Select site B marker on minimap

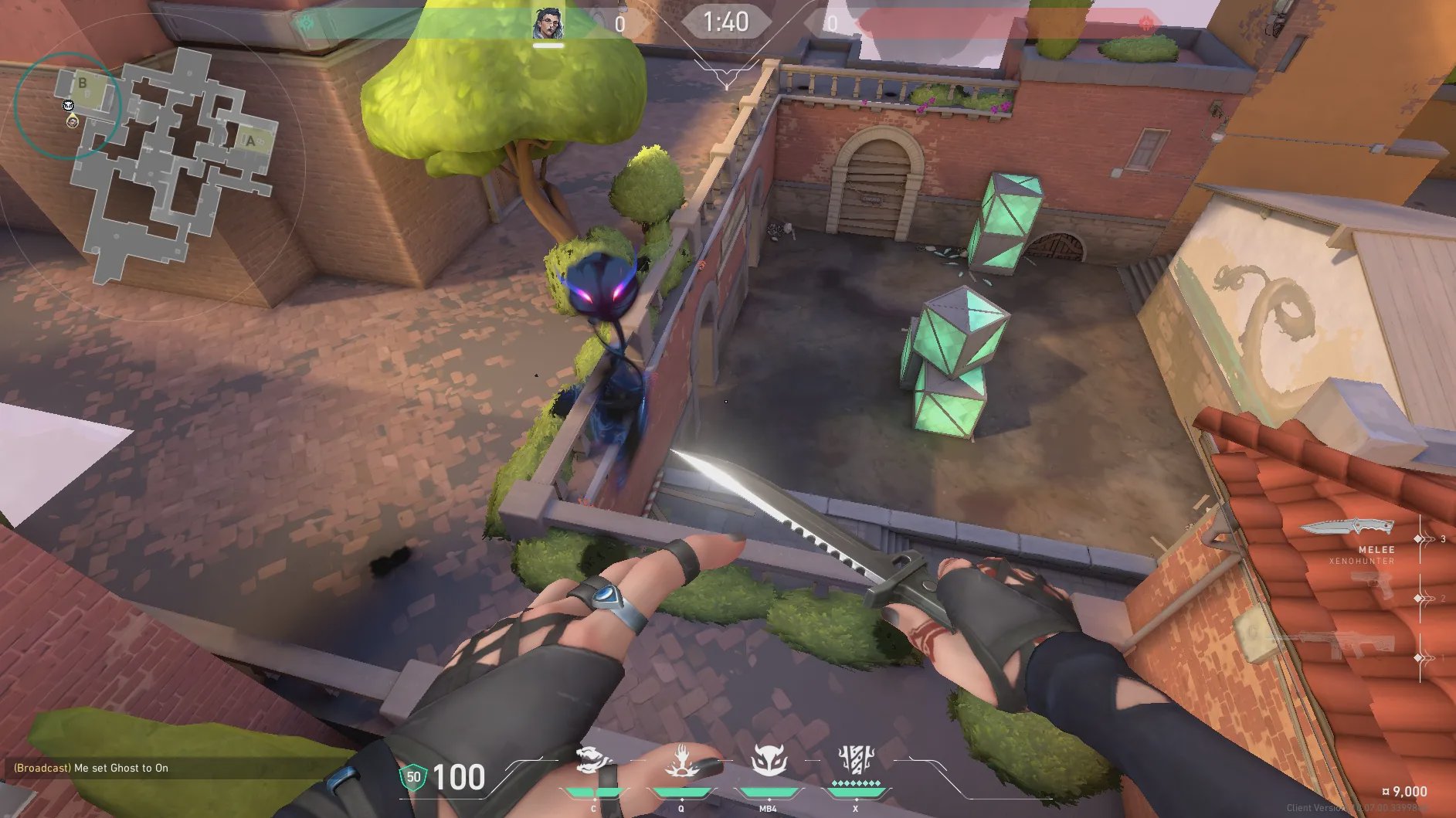point(83,83)
